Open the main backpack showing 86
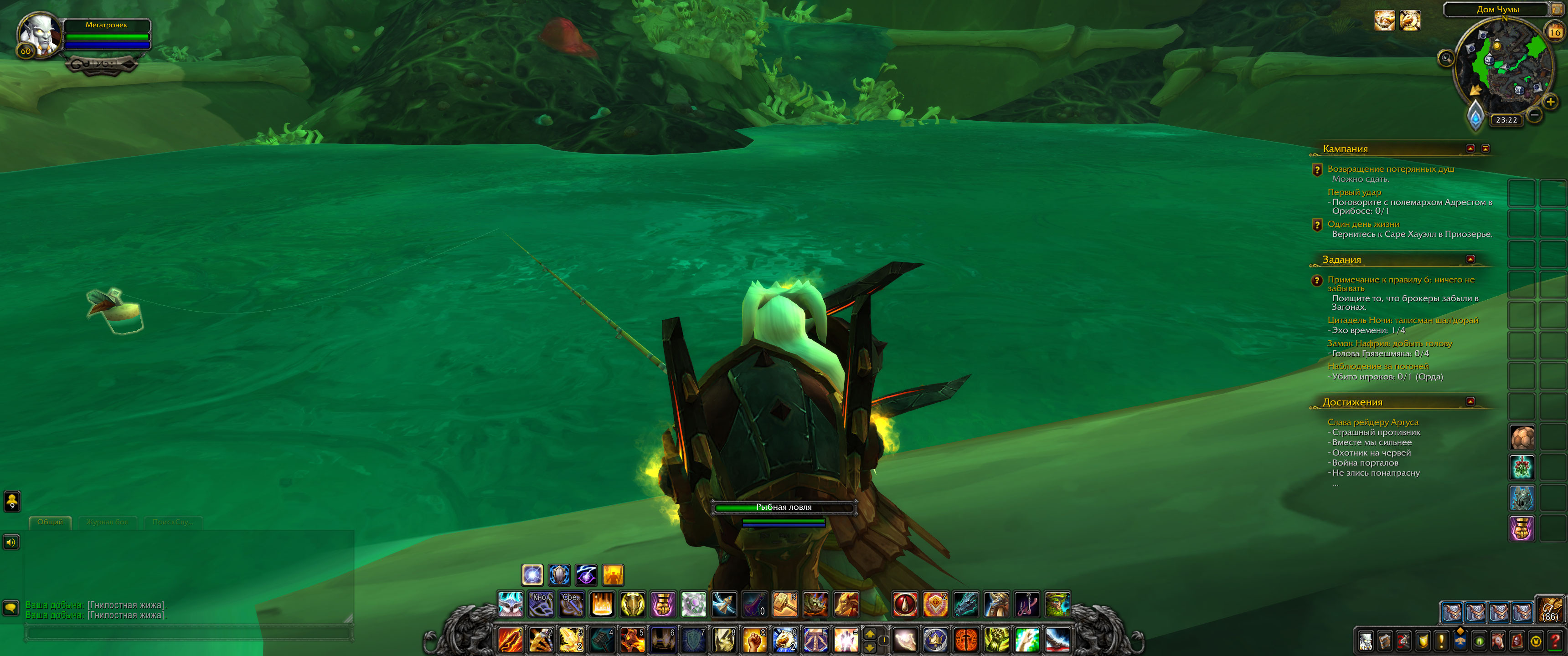 pos(1549,609)
